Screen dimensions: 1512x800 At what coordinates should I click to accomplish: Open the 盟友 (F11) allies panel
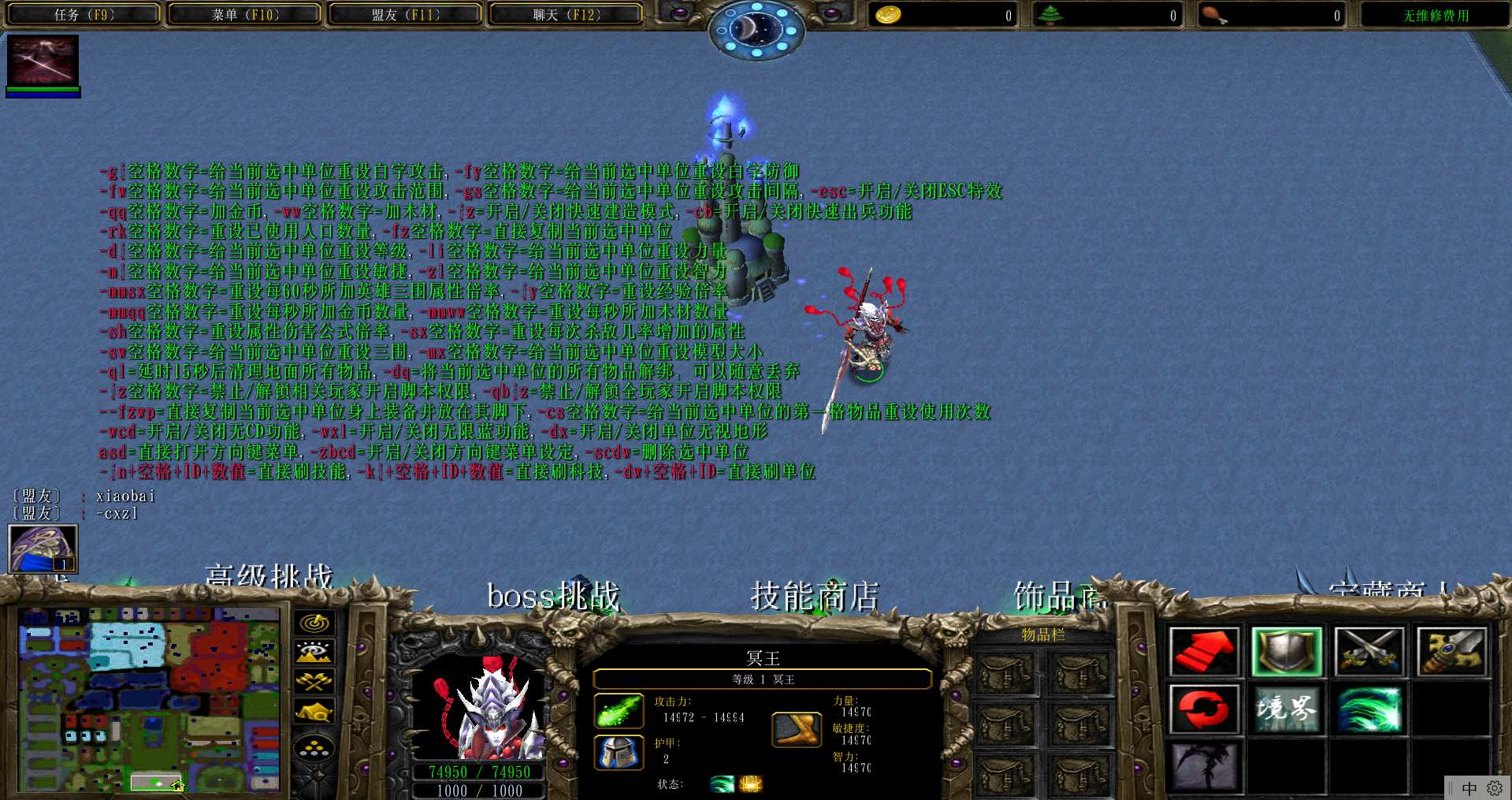point(405,14)
